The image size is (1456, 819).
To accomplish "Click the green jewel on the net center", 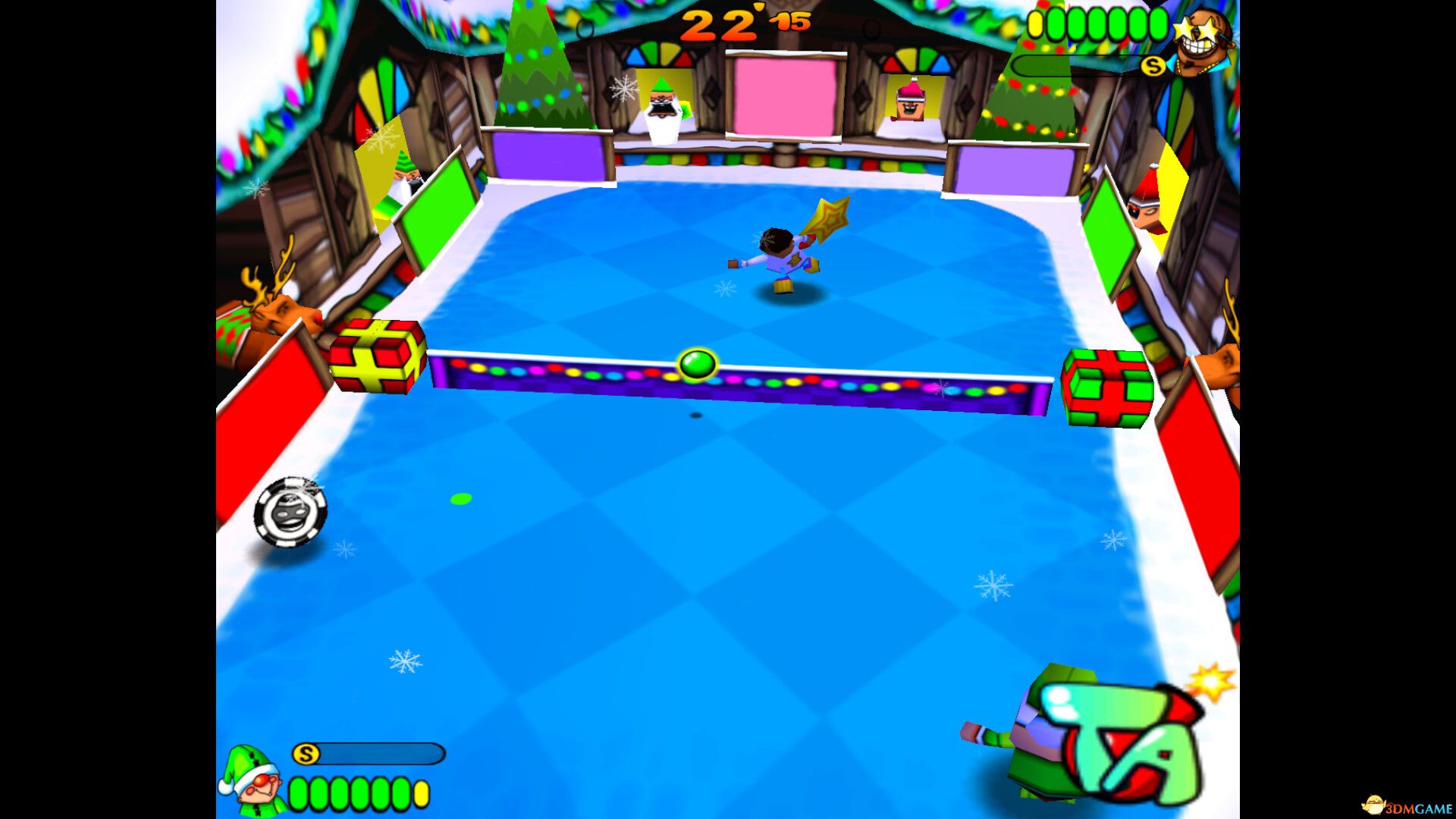I will [x=698, y=364].
